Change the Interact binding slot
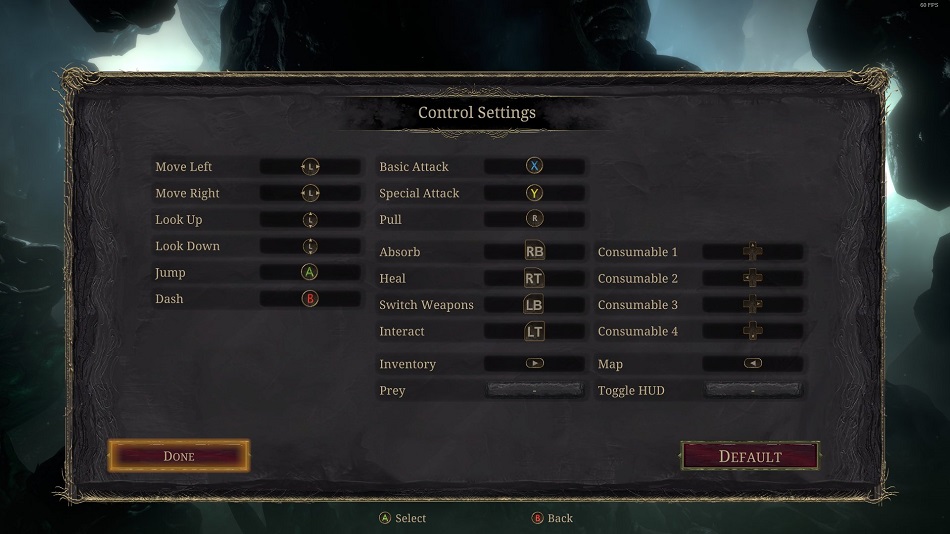 (x=534, y=331)
